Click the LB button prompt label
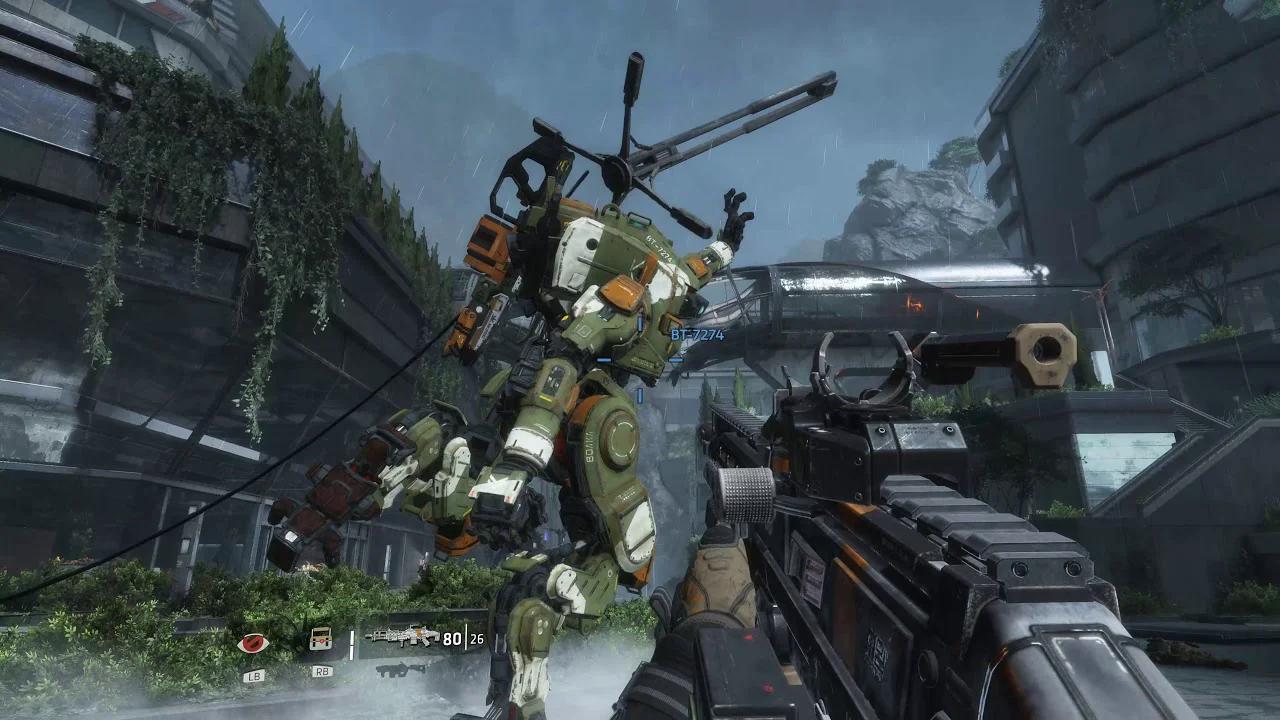 (254, 675)
